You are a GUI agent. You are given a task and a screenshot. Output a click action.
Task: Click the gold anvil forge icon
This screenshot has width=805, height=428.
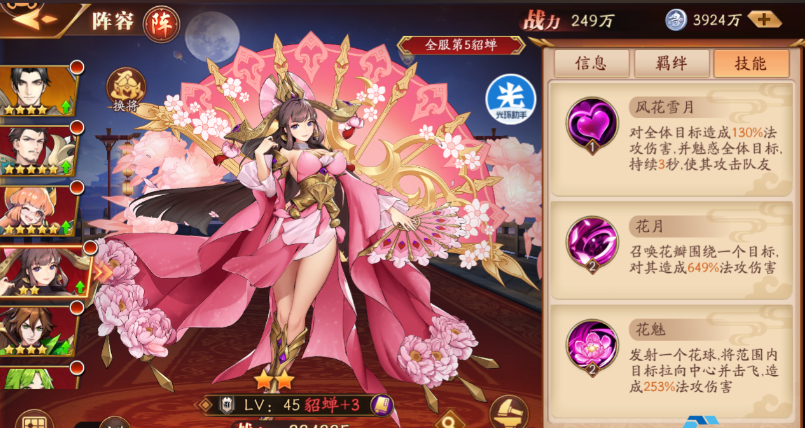pos(509,410)
